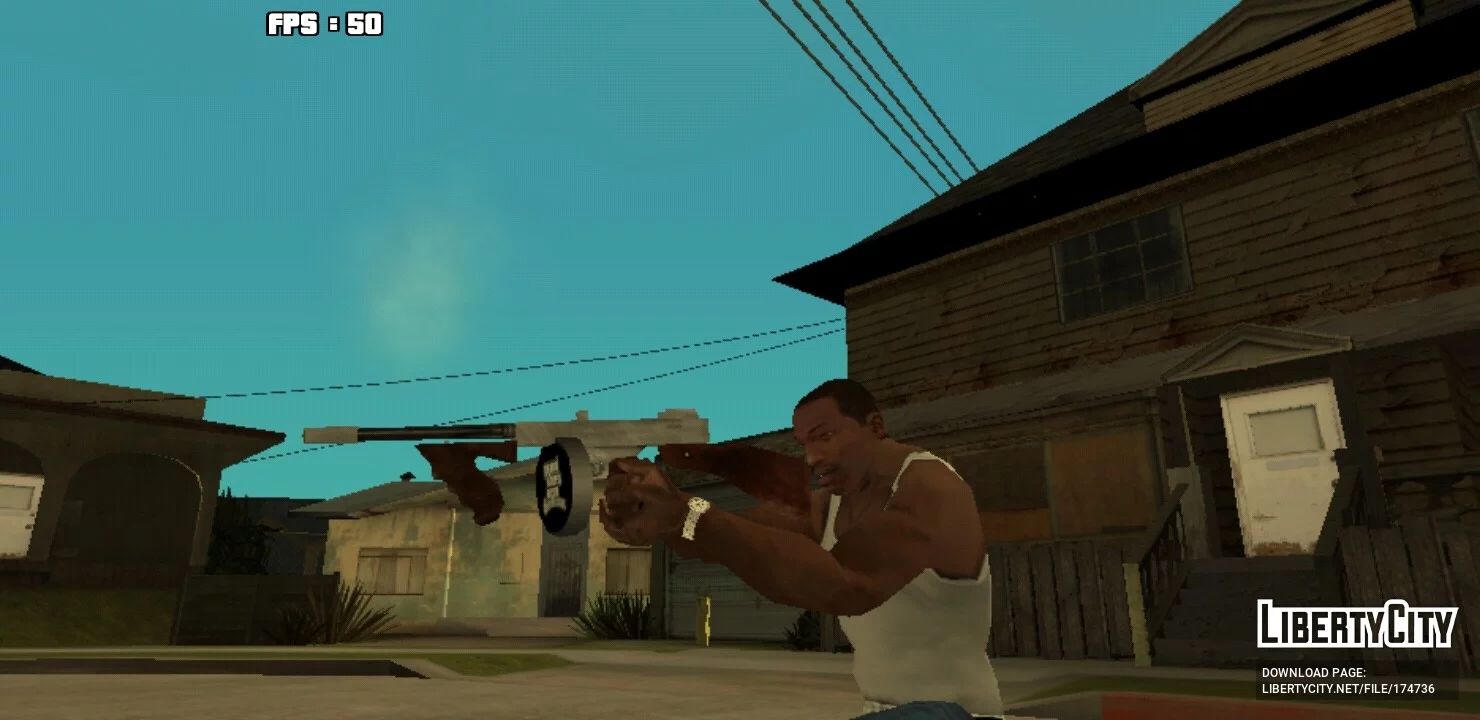Open the libertycity.net/file/174736 download link
Image resolution: width=1480 pixels, height=720 pixels.
click(1347, 689)
